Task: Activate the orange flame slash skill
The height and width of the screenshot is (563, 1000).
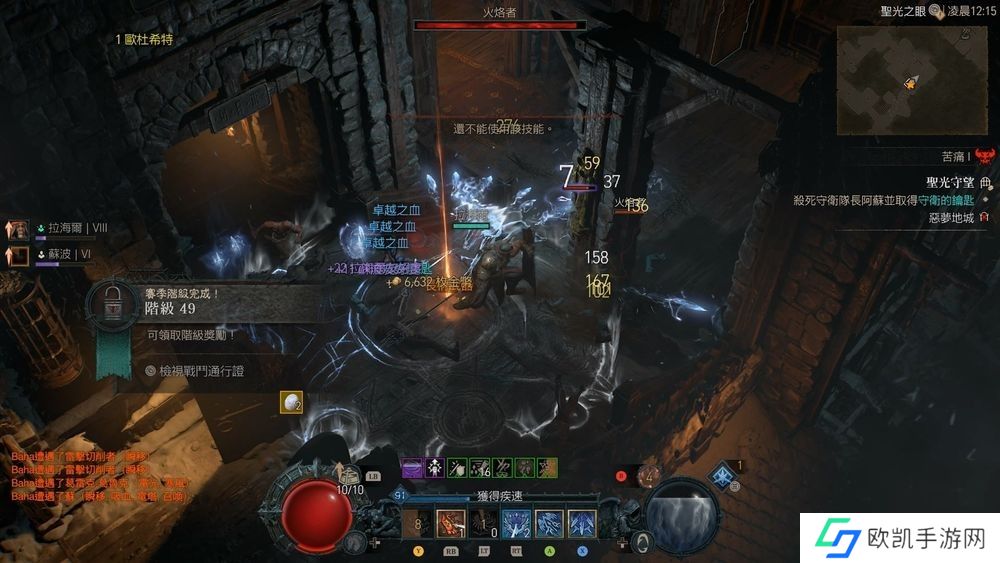Action: 452,522
